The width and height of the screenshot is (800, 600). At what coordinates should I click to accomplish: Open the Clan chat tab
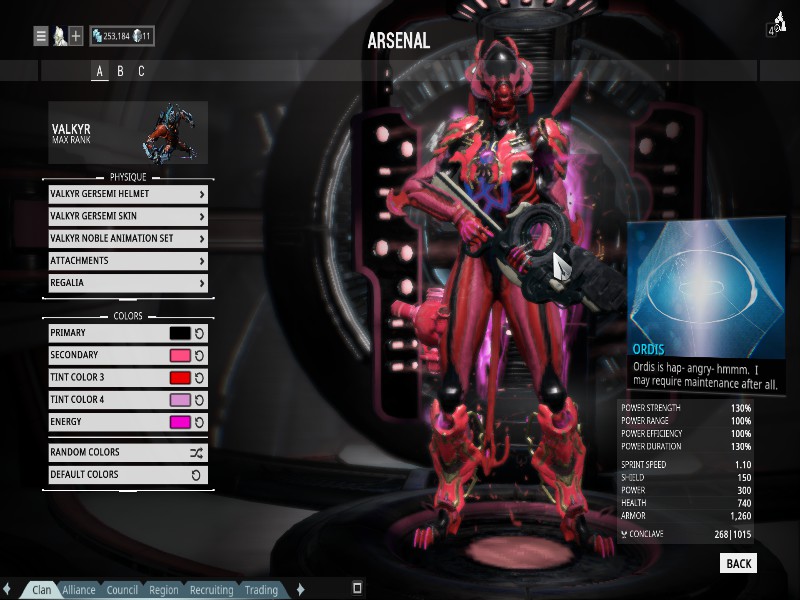pyautogui.click(x=41, y=590)
